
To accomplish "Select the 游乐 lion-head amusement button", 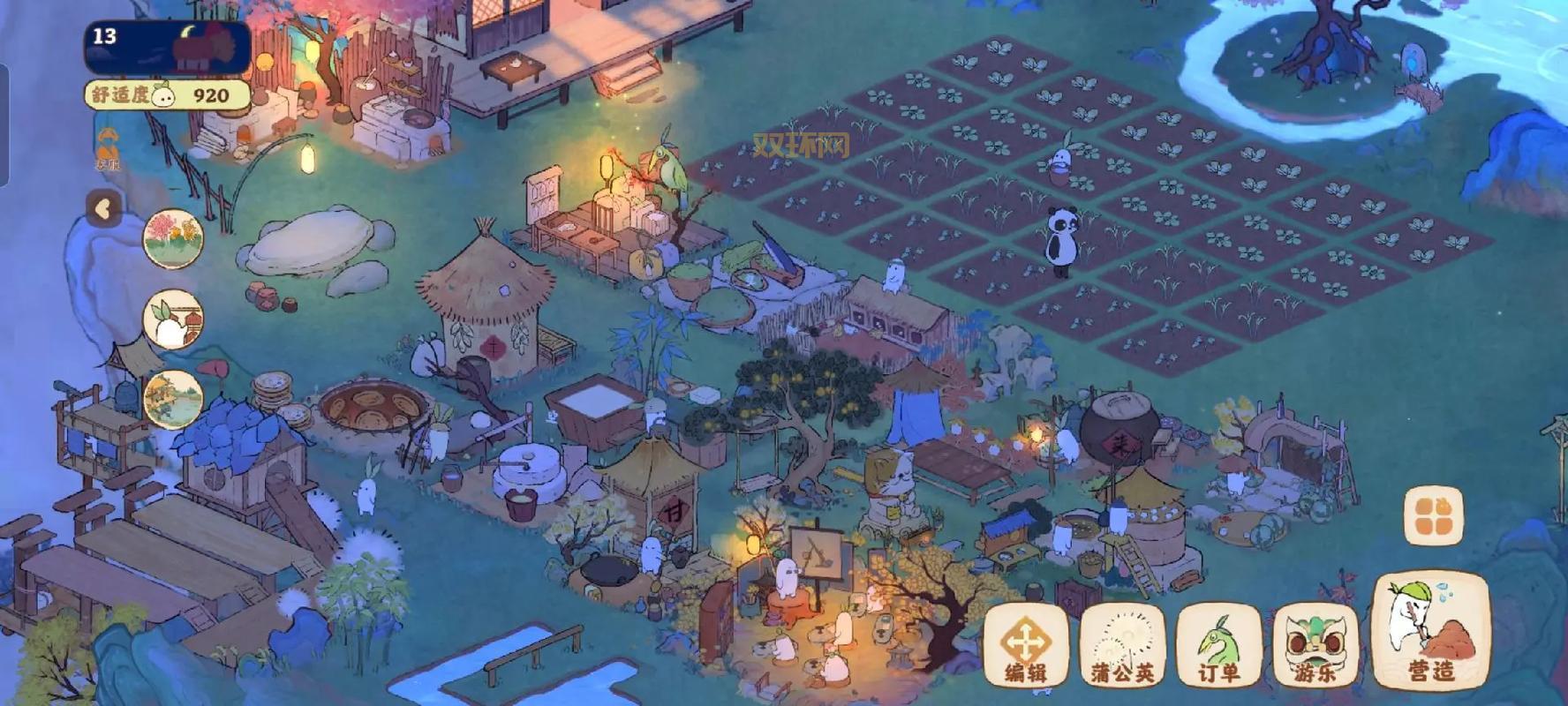I will point(1315,645).
